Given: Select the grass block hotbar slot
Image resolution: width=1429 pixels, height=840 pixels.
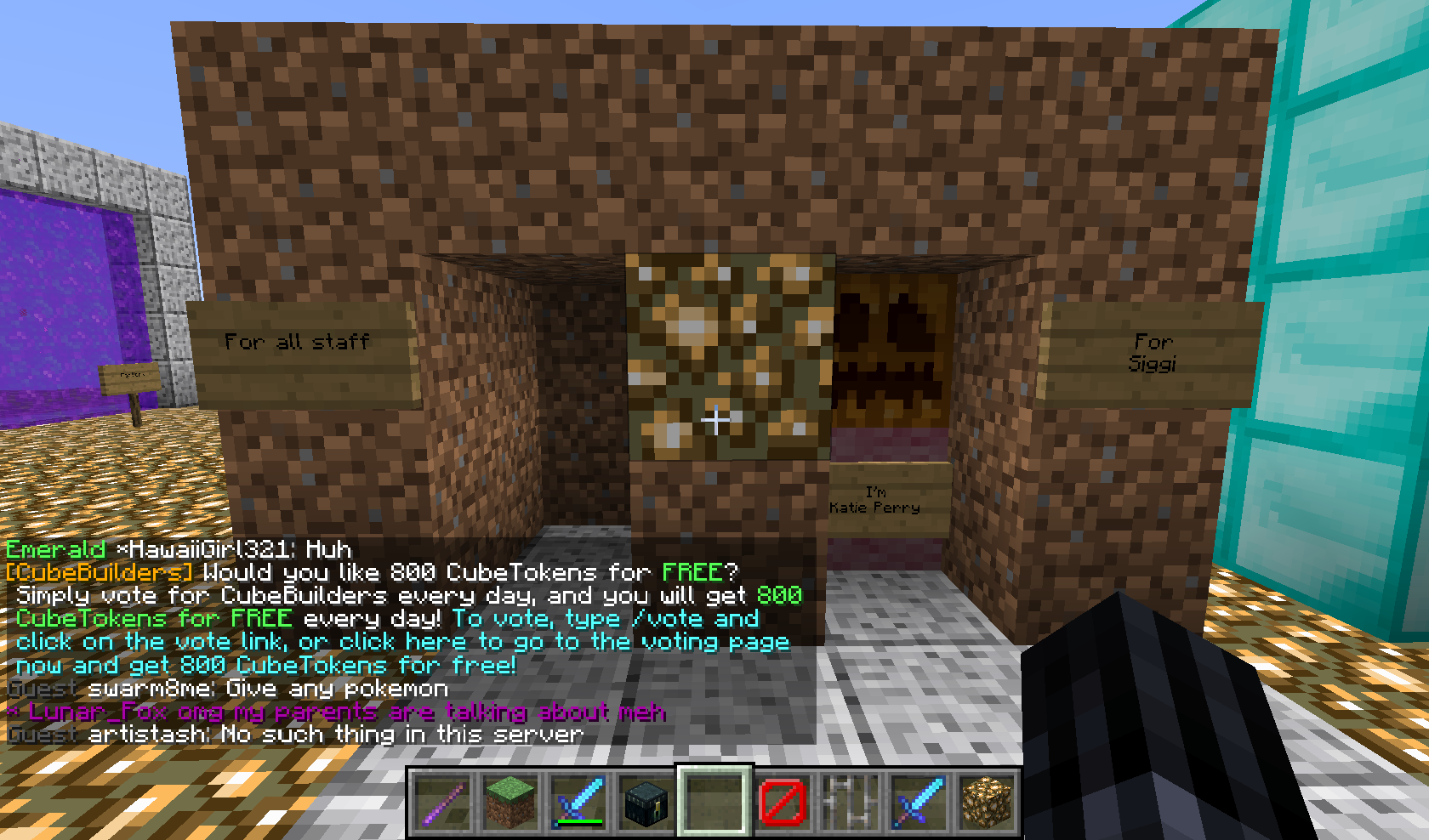Looking at the screenshot, I should [510, 802].
